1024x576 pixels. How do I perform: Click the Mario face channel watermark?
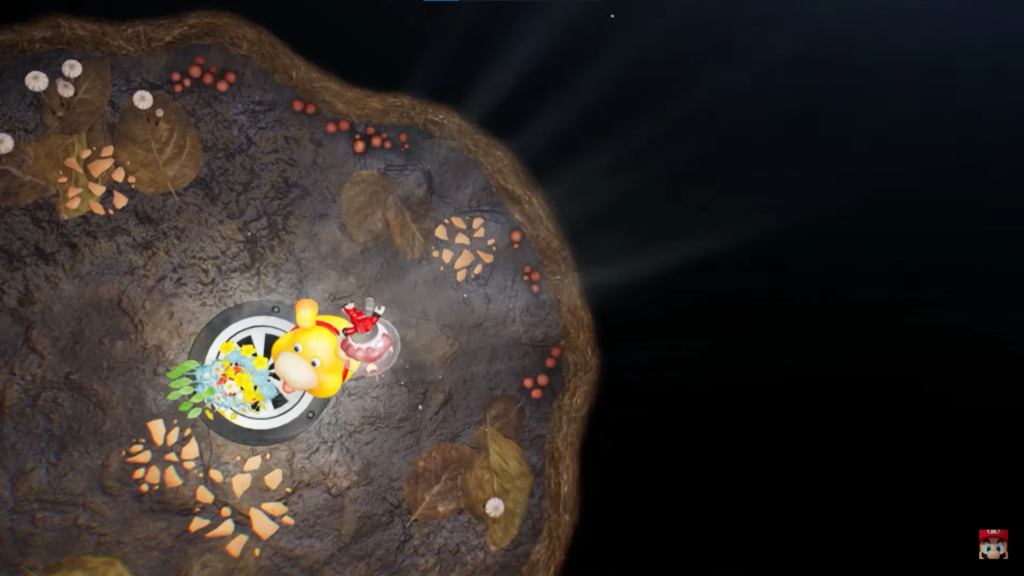[x=992, y=544]
